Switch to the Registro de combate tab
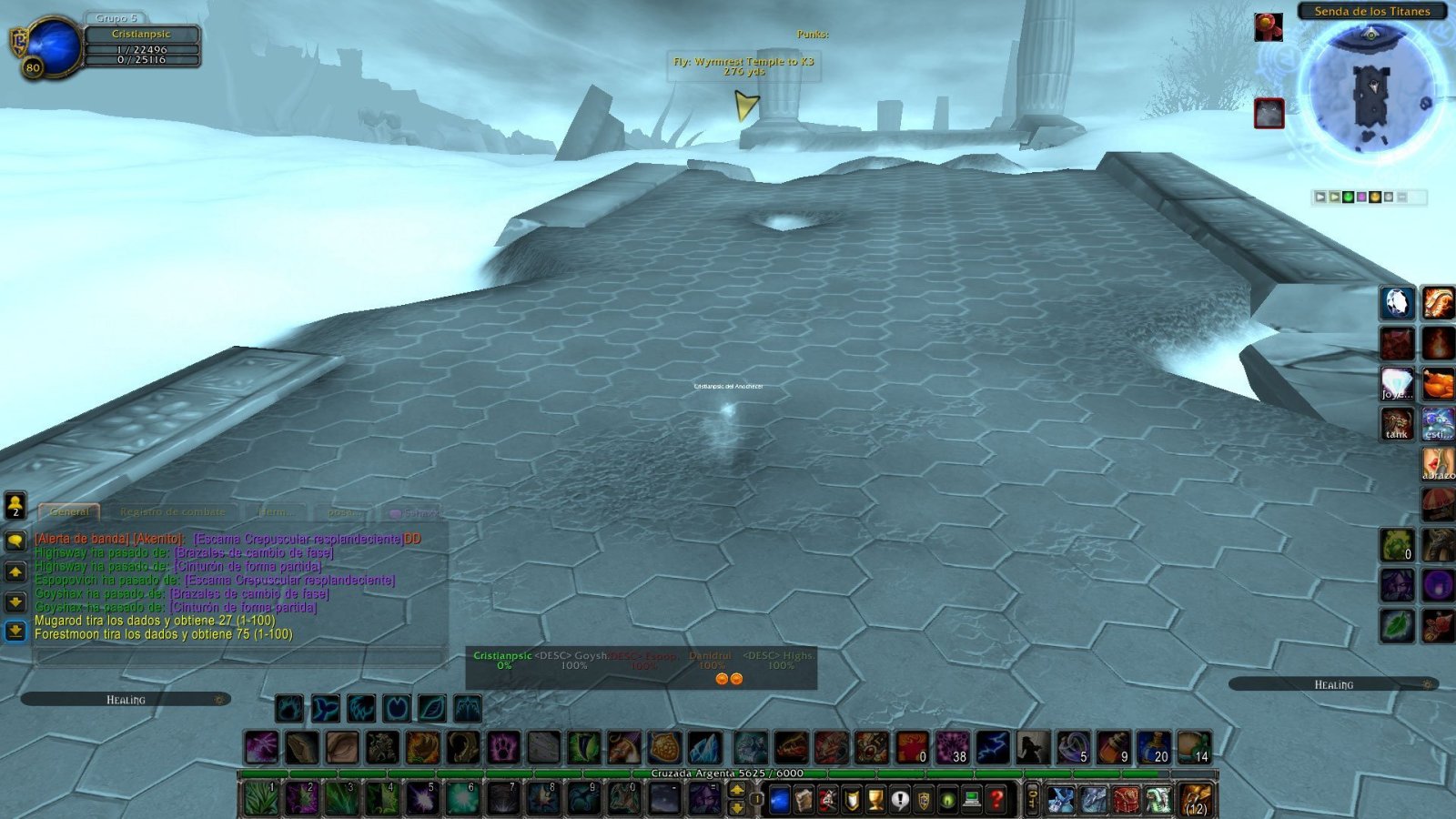The image size is (1456, 819). [x=173, y=511]
